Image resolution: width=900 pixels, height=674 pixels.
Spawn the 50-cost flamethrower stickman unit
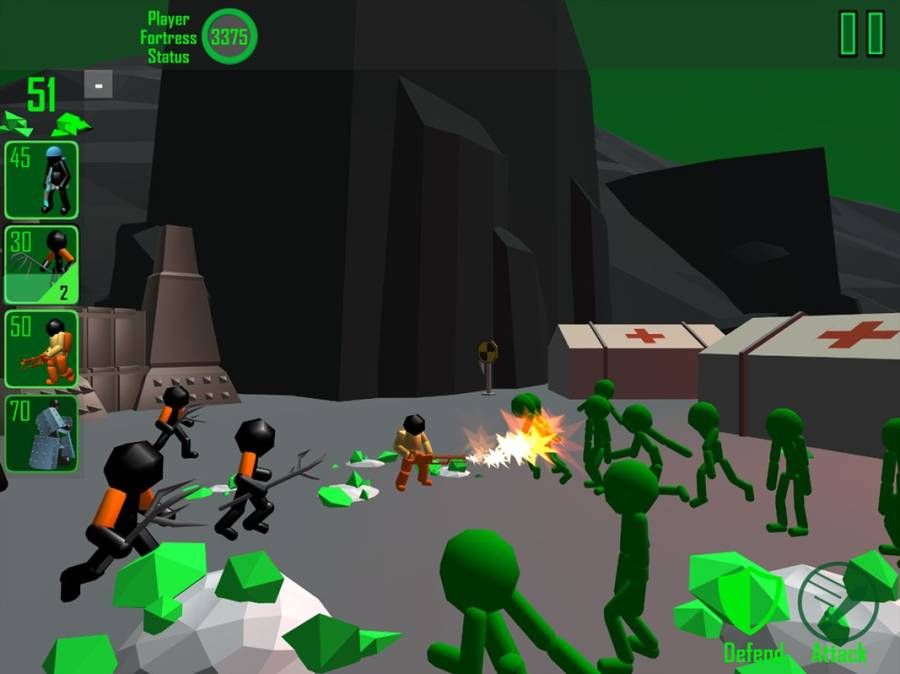pyautogui.click(x=41, y=349)
